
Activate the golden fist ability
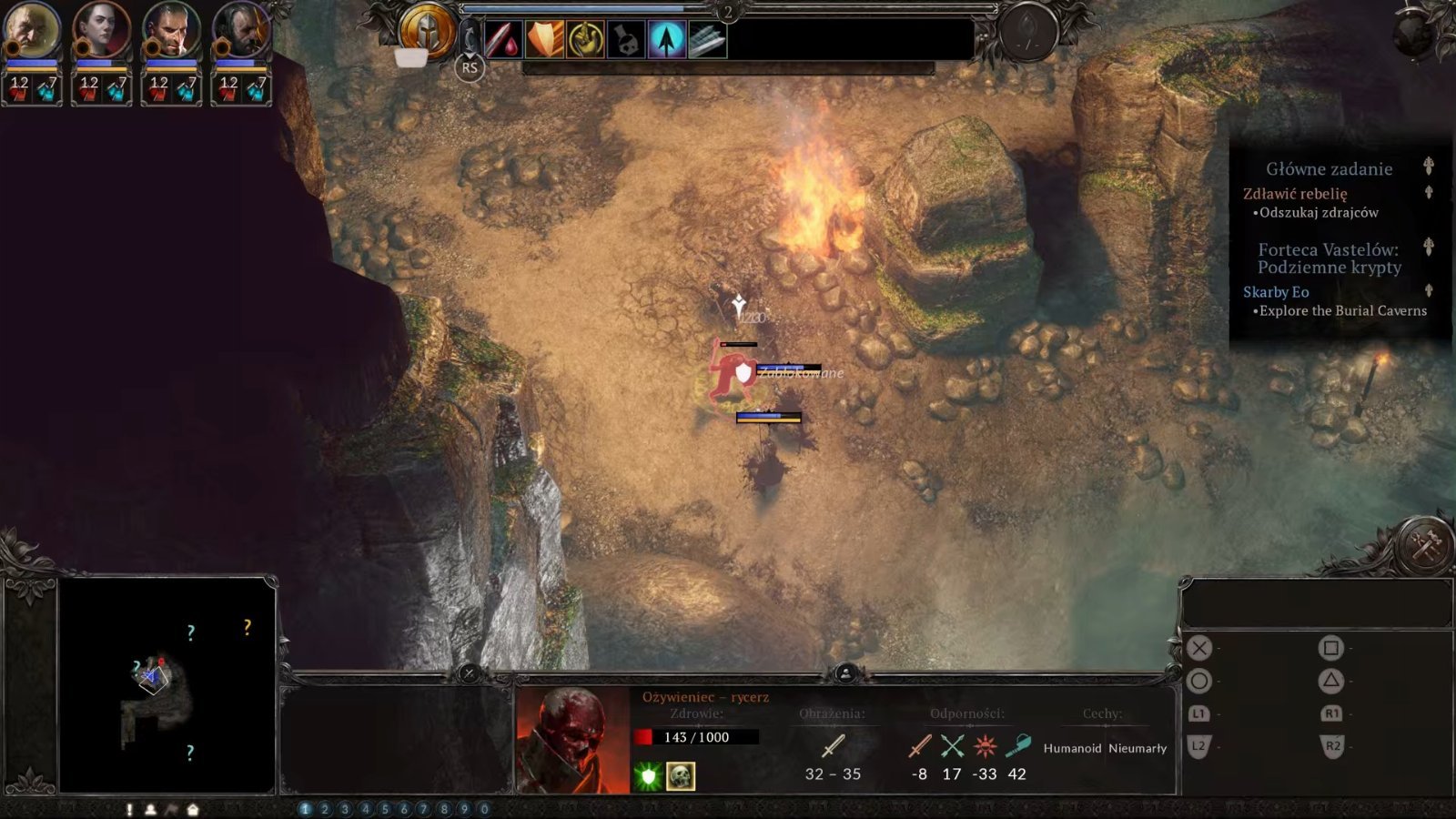(585, 40)
